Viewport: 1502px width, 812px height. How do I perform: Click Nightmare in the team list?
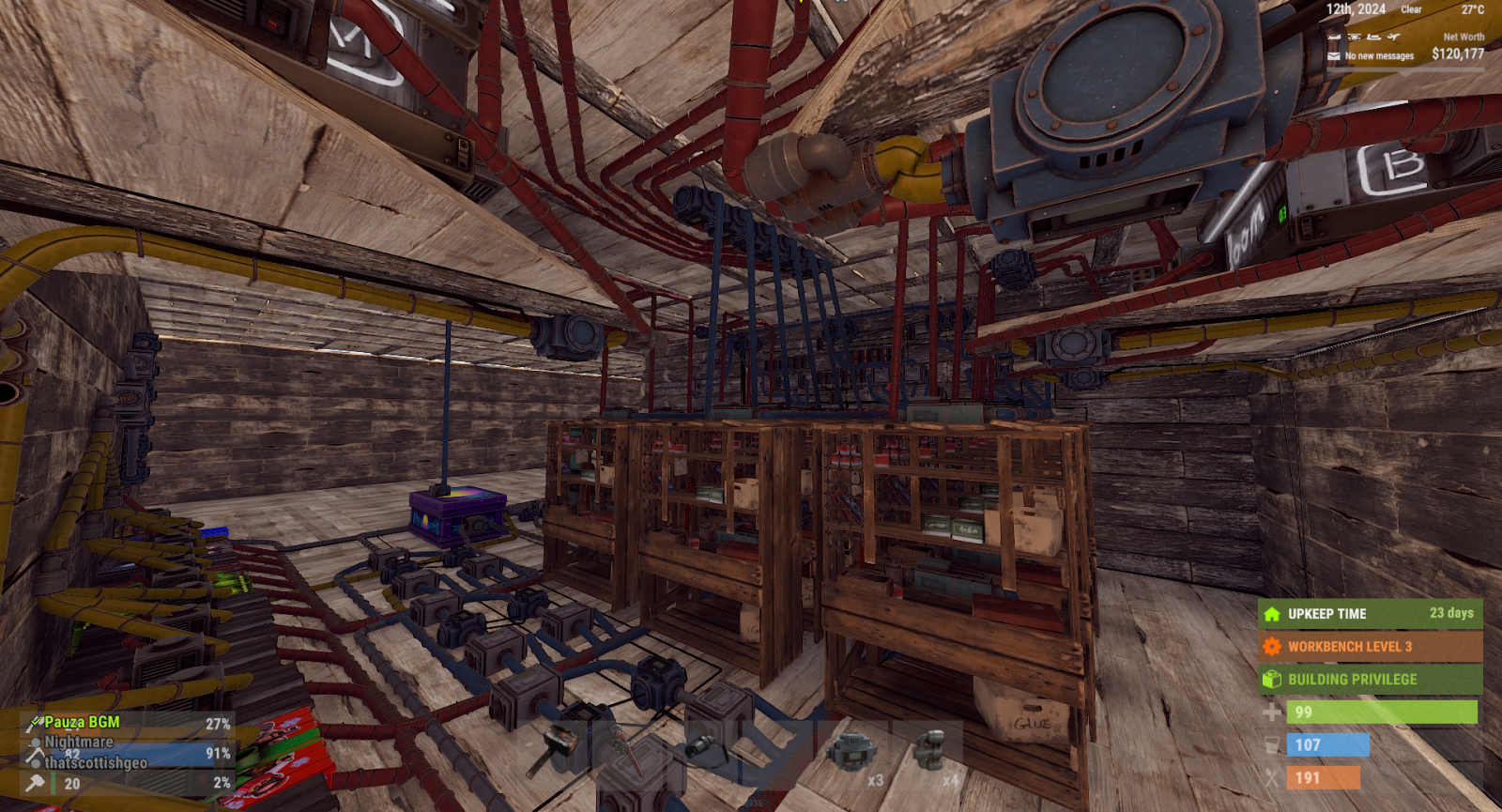tap(79, 743)
